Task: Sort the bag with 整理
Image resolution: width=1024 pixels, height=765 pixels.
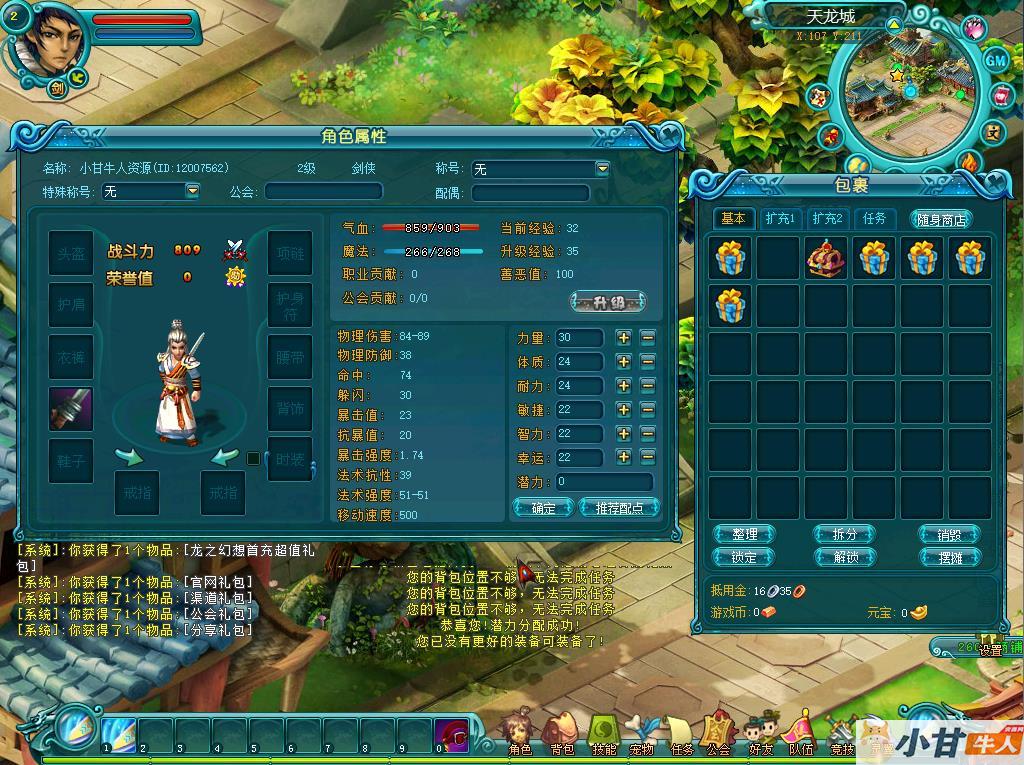Action: [x=744, y=535]
